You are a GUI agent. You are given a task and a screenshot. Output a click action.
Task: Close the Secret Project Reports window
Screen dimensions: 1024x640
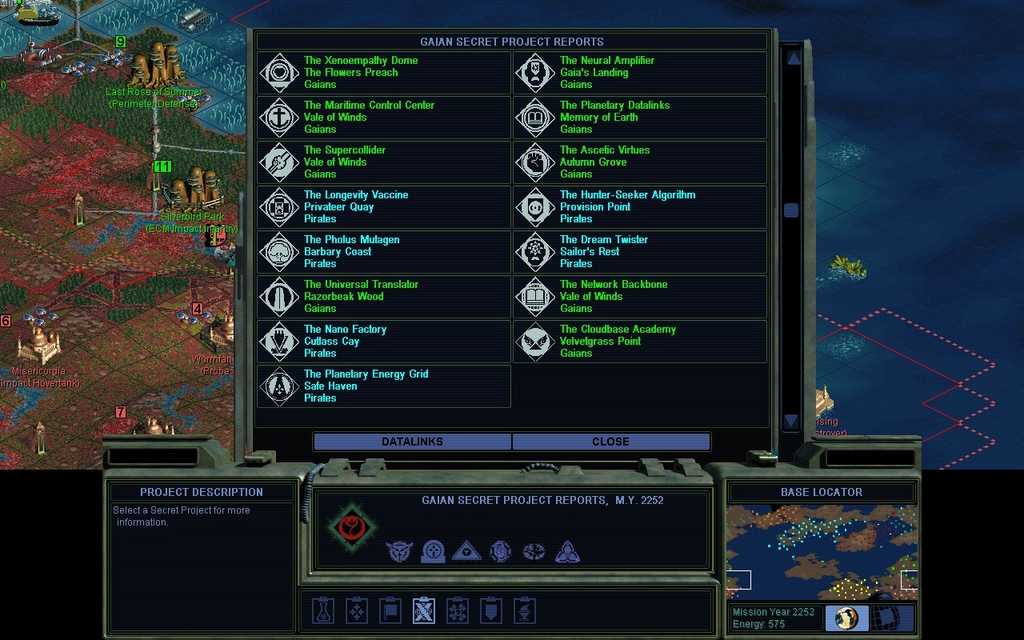point(610,441)
